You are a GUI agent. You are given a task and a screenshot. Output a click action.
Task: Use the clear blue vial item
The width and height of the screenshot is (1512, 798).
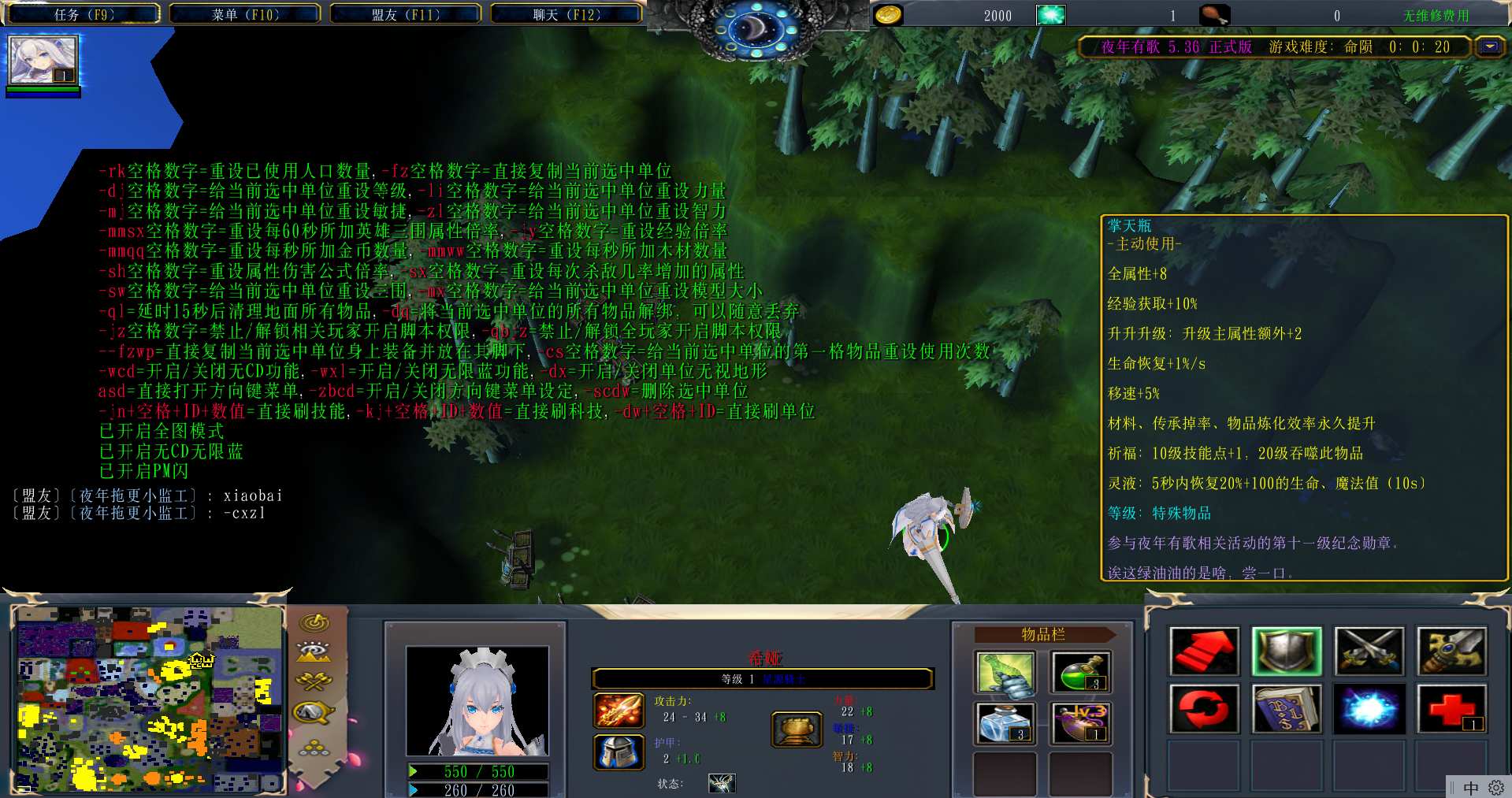(1005, 723)
